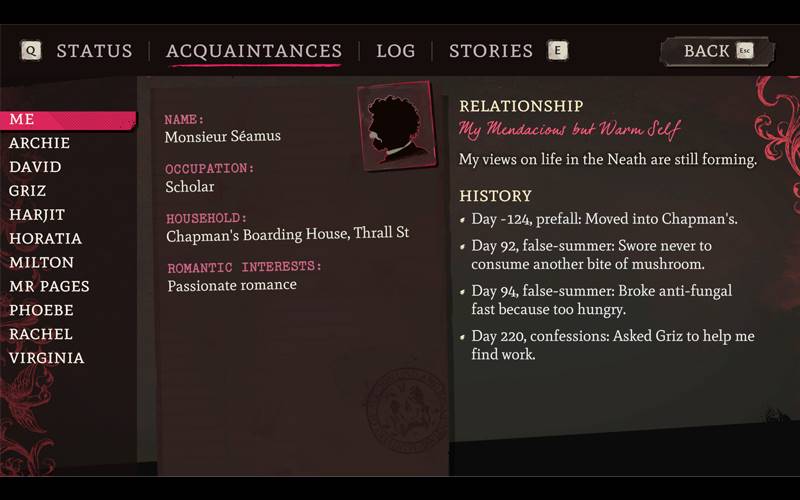Choose Rachel from the acquaintances list
Image resolution: width=800 pixels, height=500 pixels.
[40, 334]
